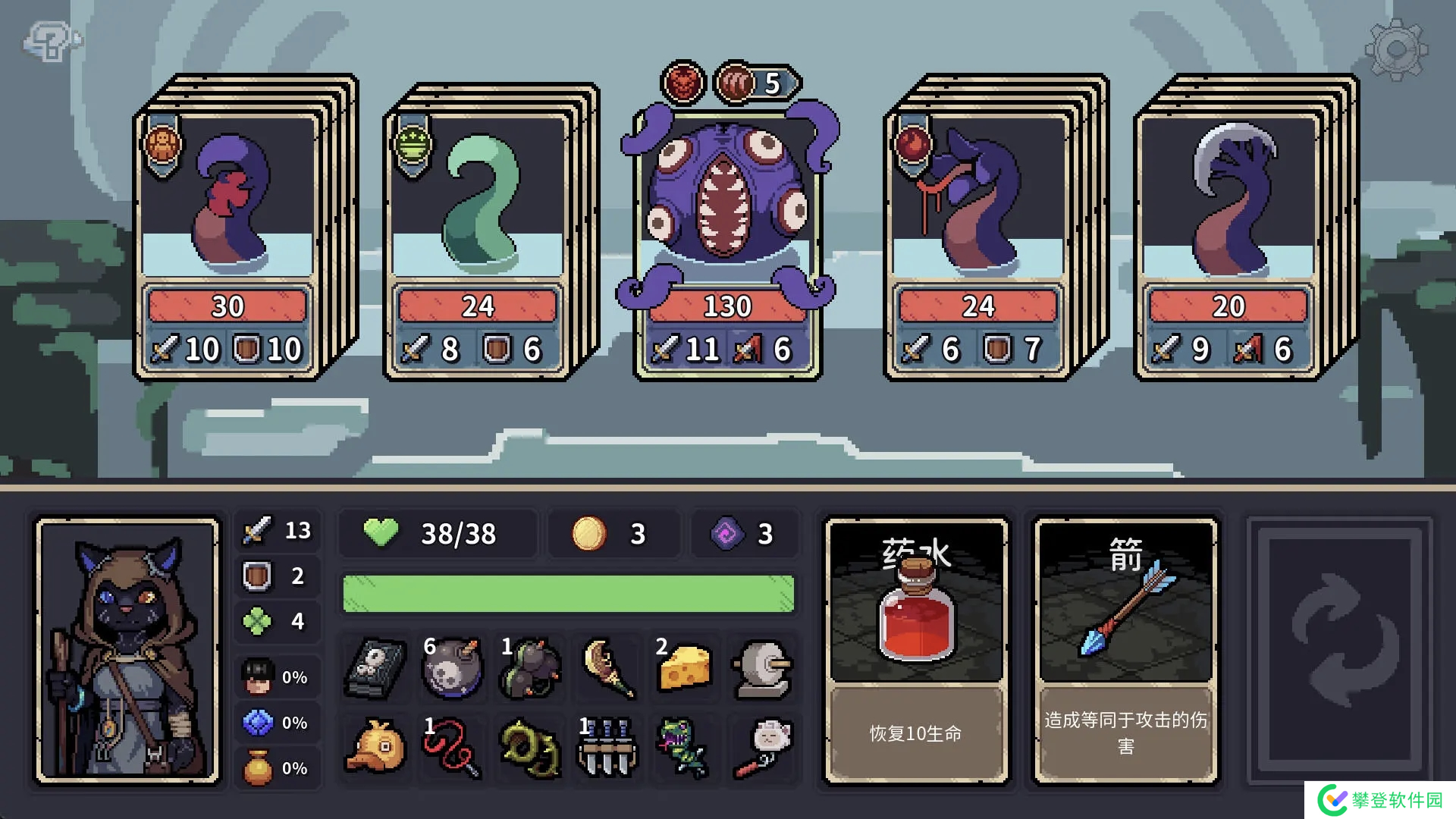Screen dimensions: 1456x819
Task: Play the arrow card (箭)
Action: point(1125,651)
